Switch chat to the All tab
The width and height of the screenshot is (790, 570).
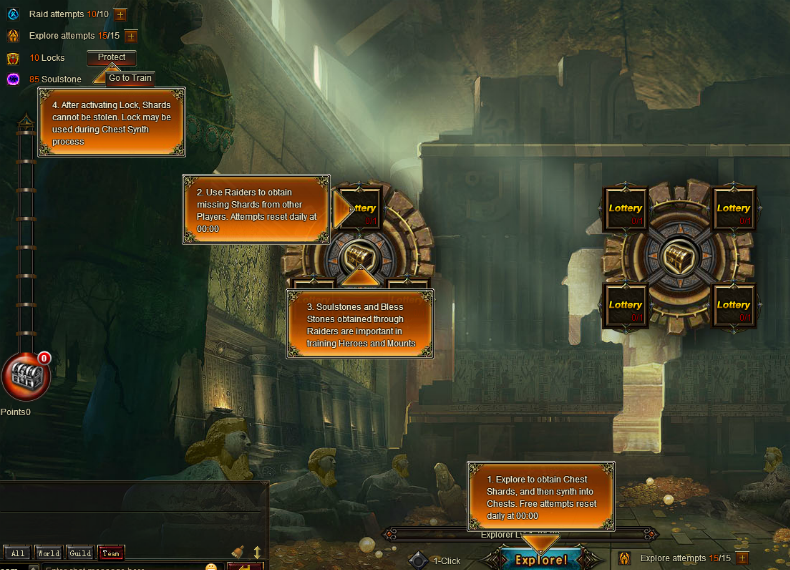(x=17, y=552)
